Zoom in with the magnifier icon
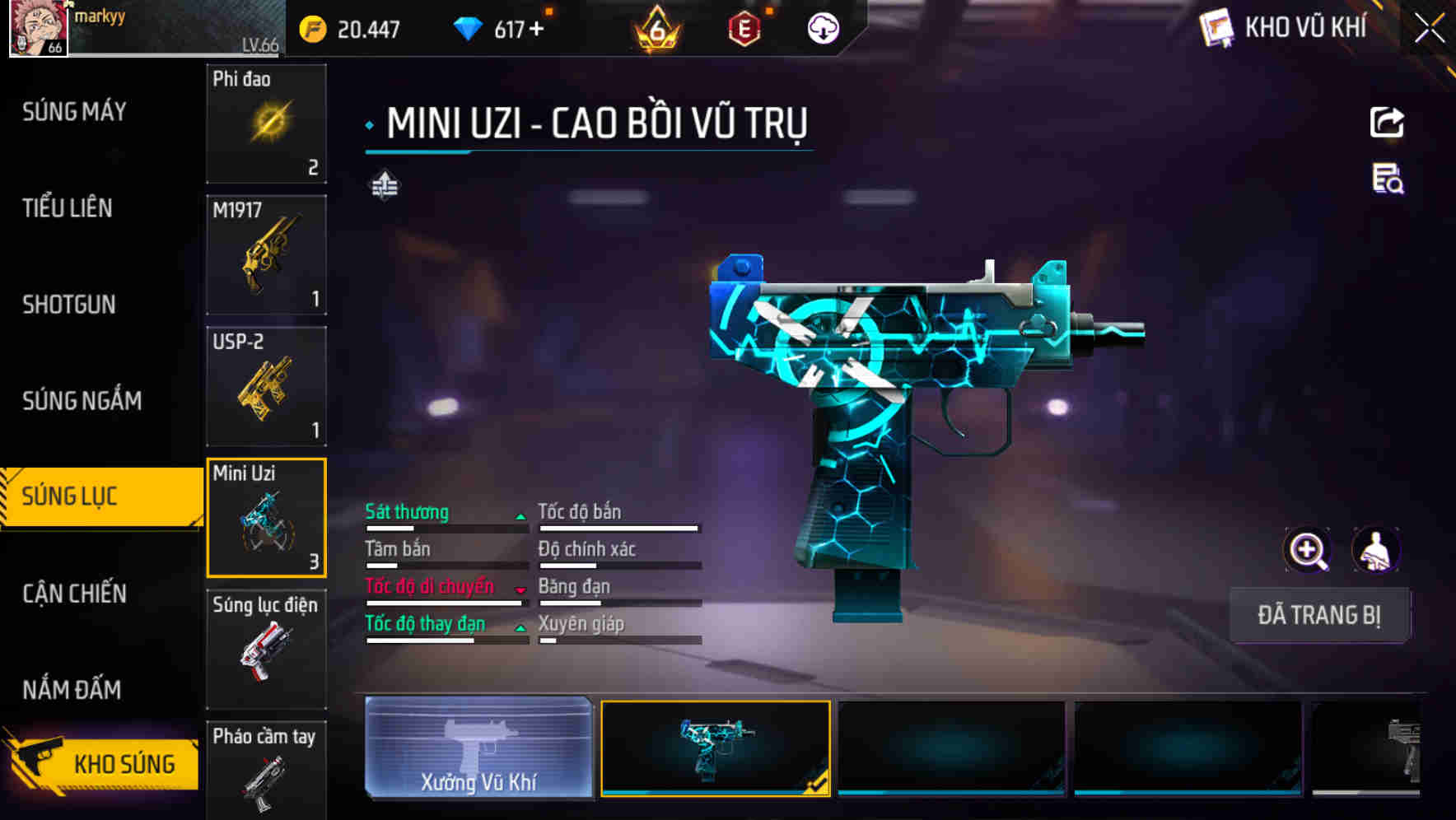The height and width of the screenshot is (820, 1456). [x=1307, y=550]
